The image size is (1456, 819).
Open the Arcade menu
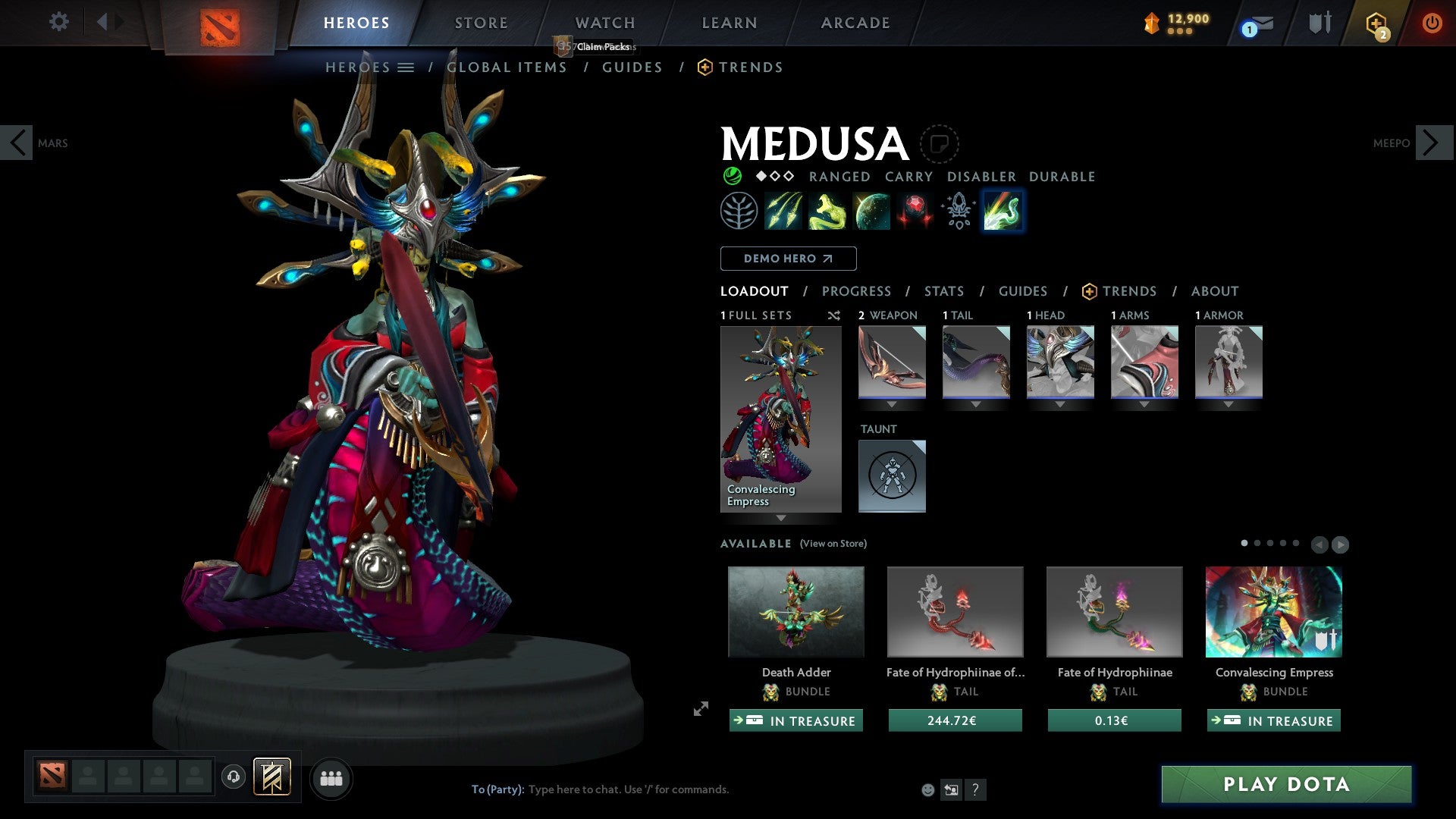[855, 23]
